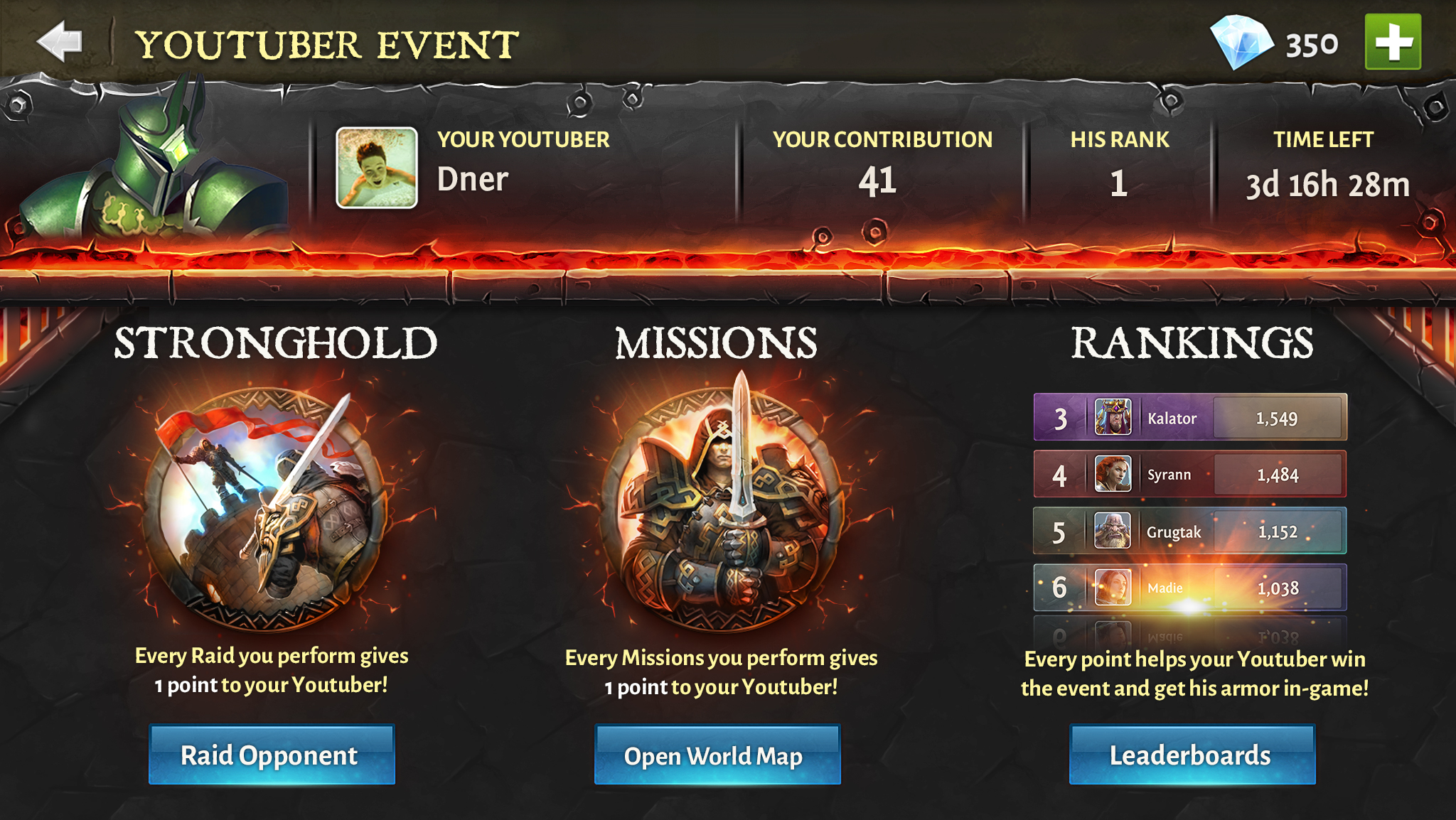
Task: Tap the Missions hooded knight emblem
Action: 722,506
